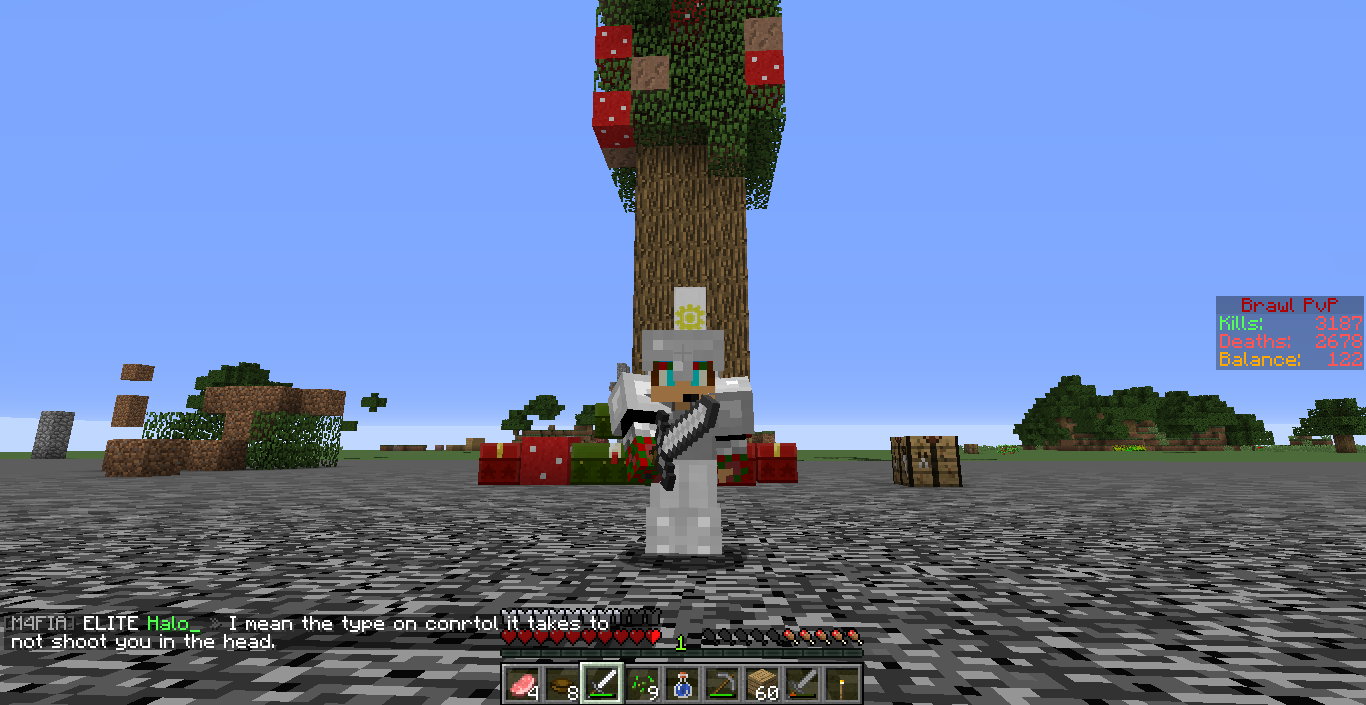Select the oak planks stack of 60

point(761,684)
